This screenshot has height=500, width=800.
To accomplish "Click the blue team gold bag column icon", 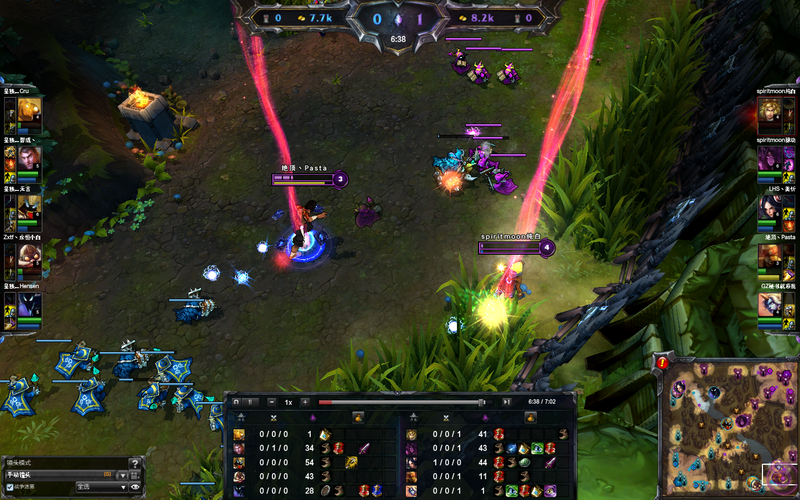I will coord(359,417).
